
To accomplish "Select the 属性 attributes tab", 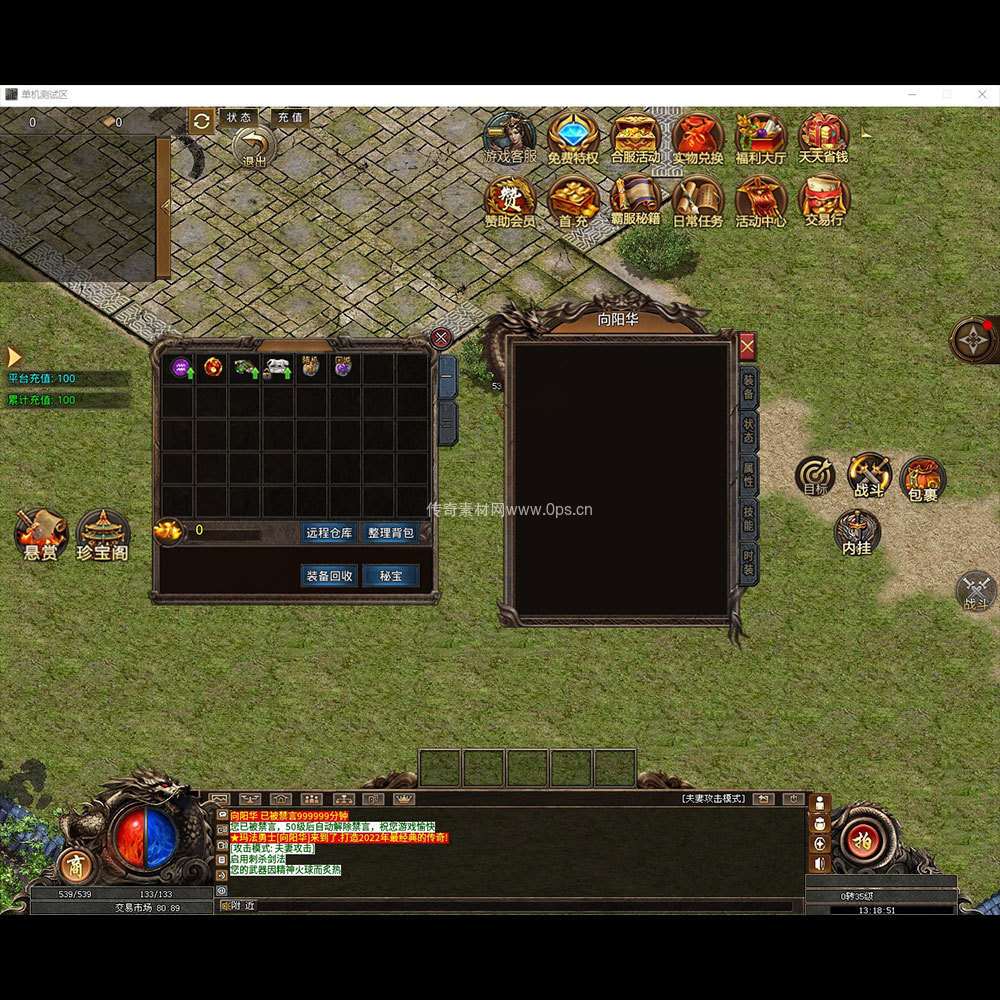I will (x=748, y=475).
